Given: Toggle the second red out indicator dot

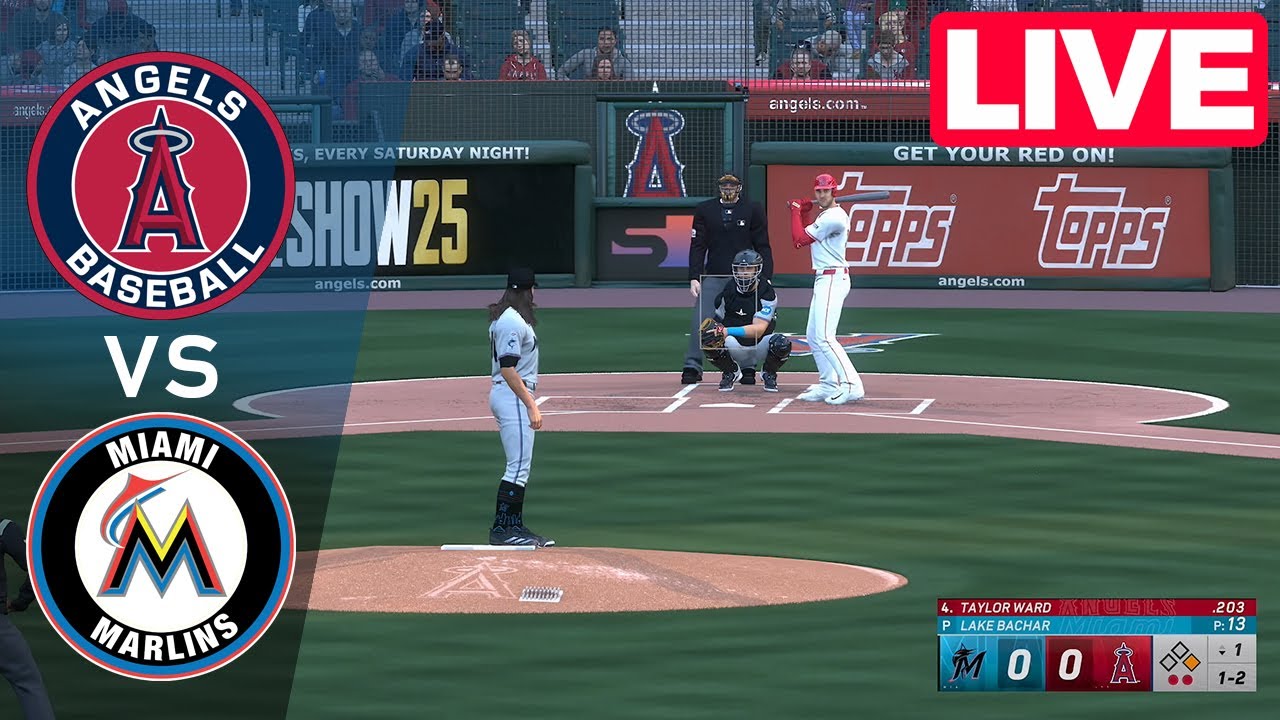Looking at the screenshot, I should [1187, 679].
